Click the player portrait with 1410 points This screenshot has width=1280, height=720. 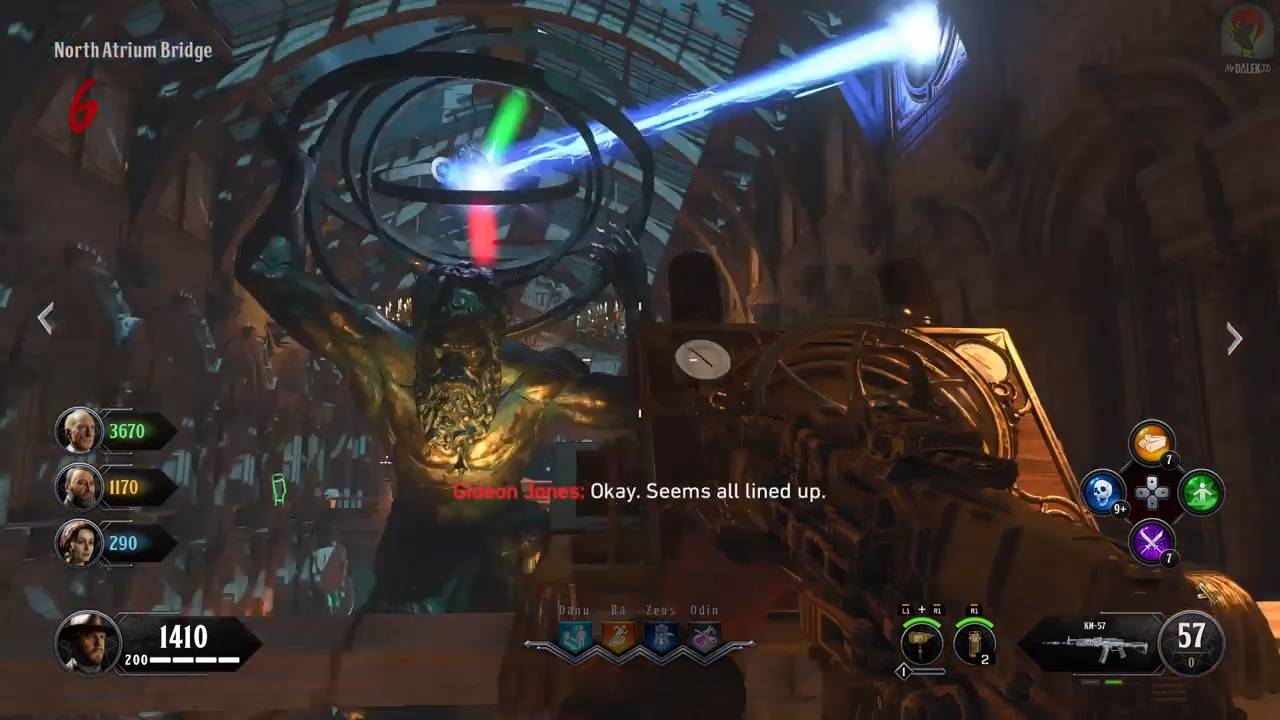coord(88,642)
